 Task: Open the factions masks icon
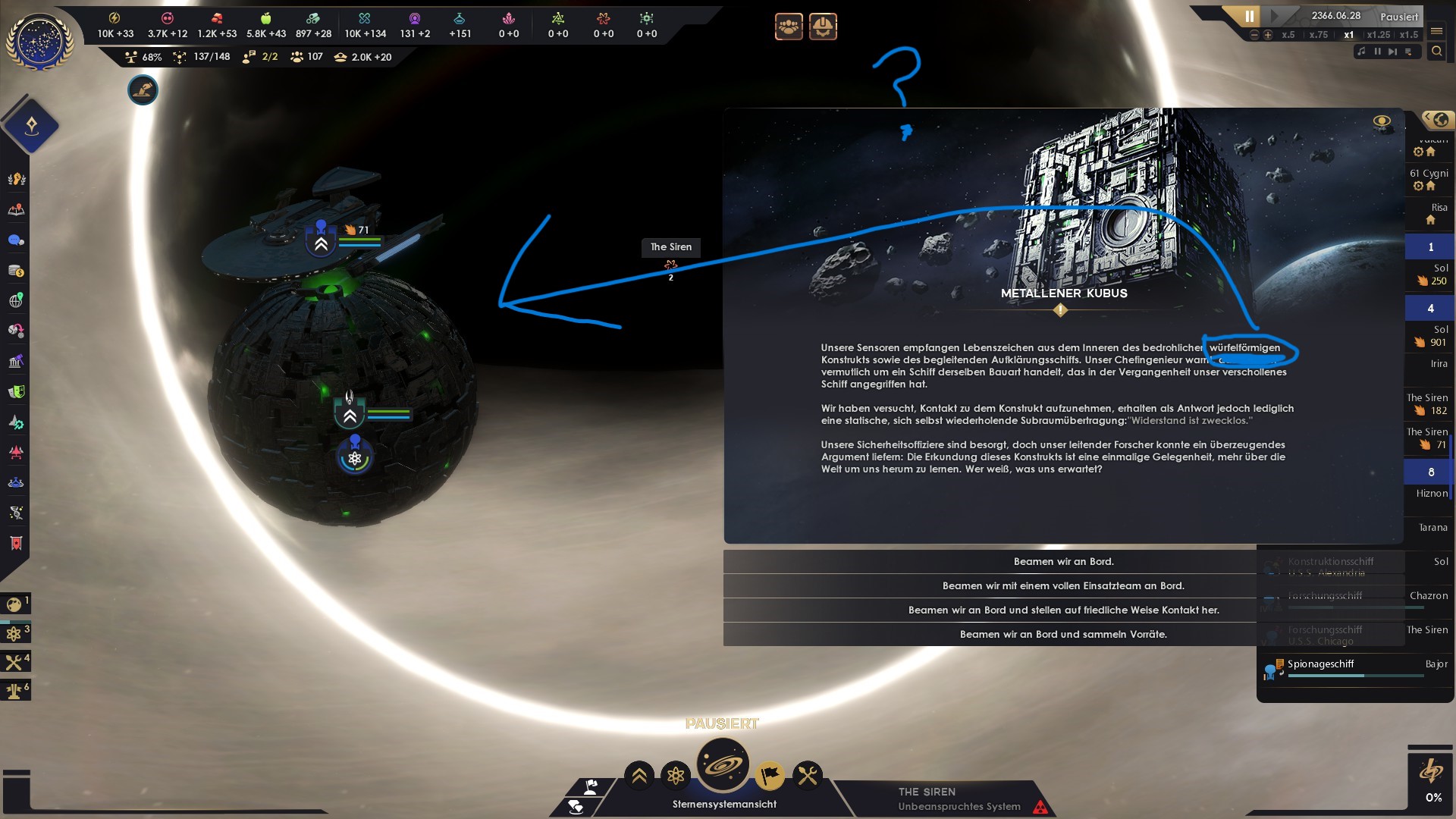(x=15, y=391)
